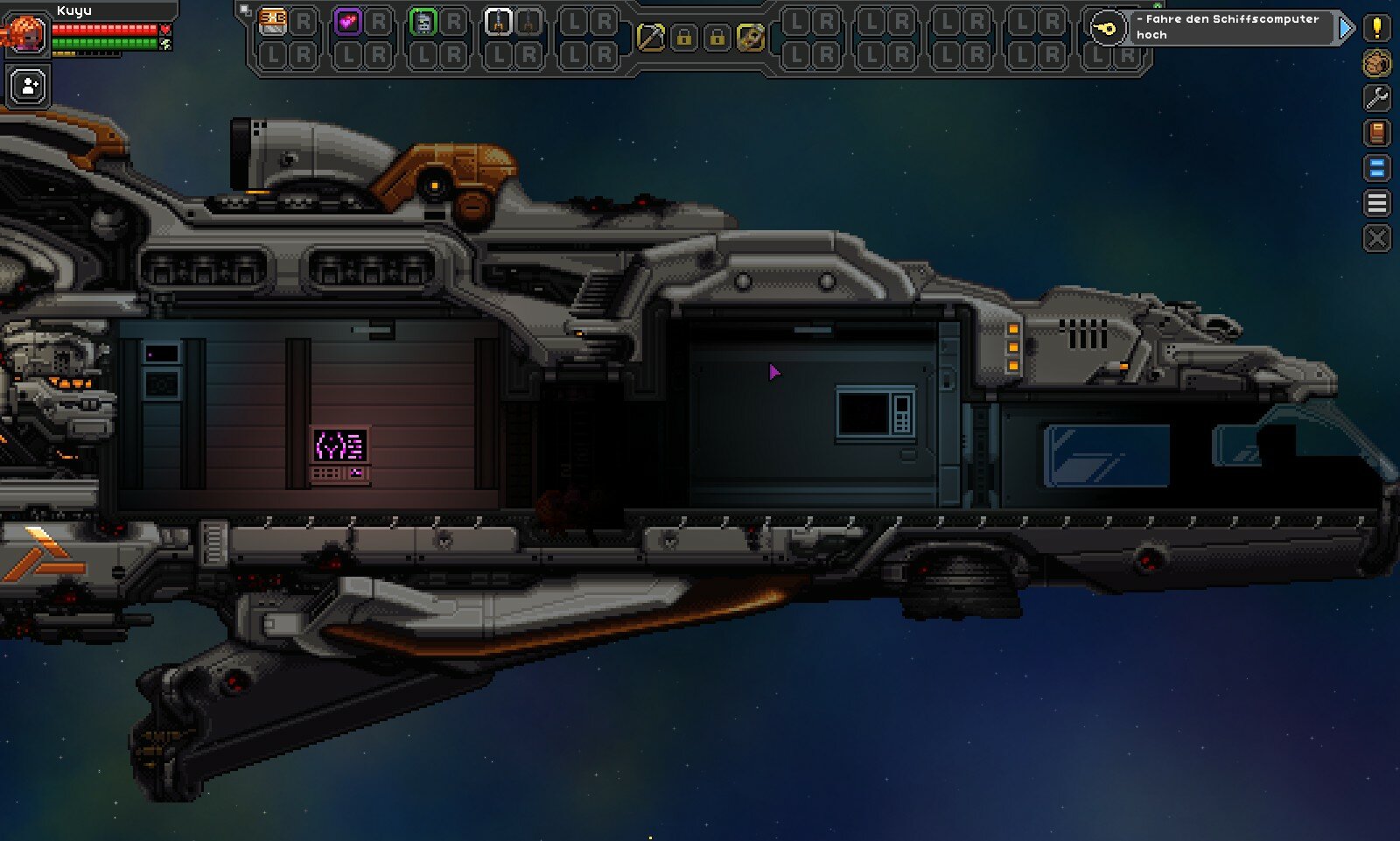Select the green flashlight in the hotbar
Screen dimensions: 1400x841
click(x=422, y=22)
